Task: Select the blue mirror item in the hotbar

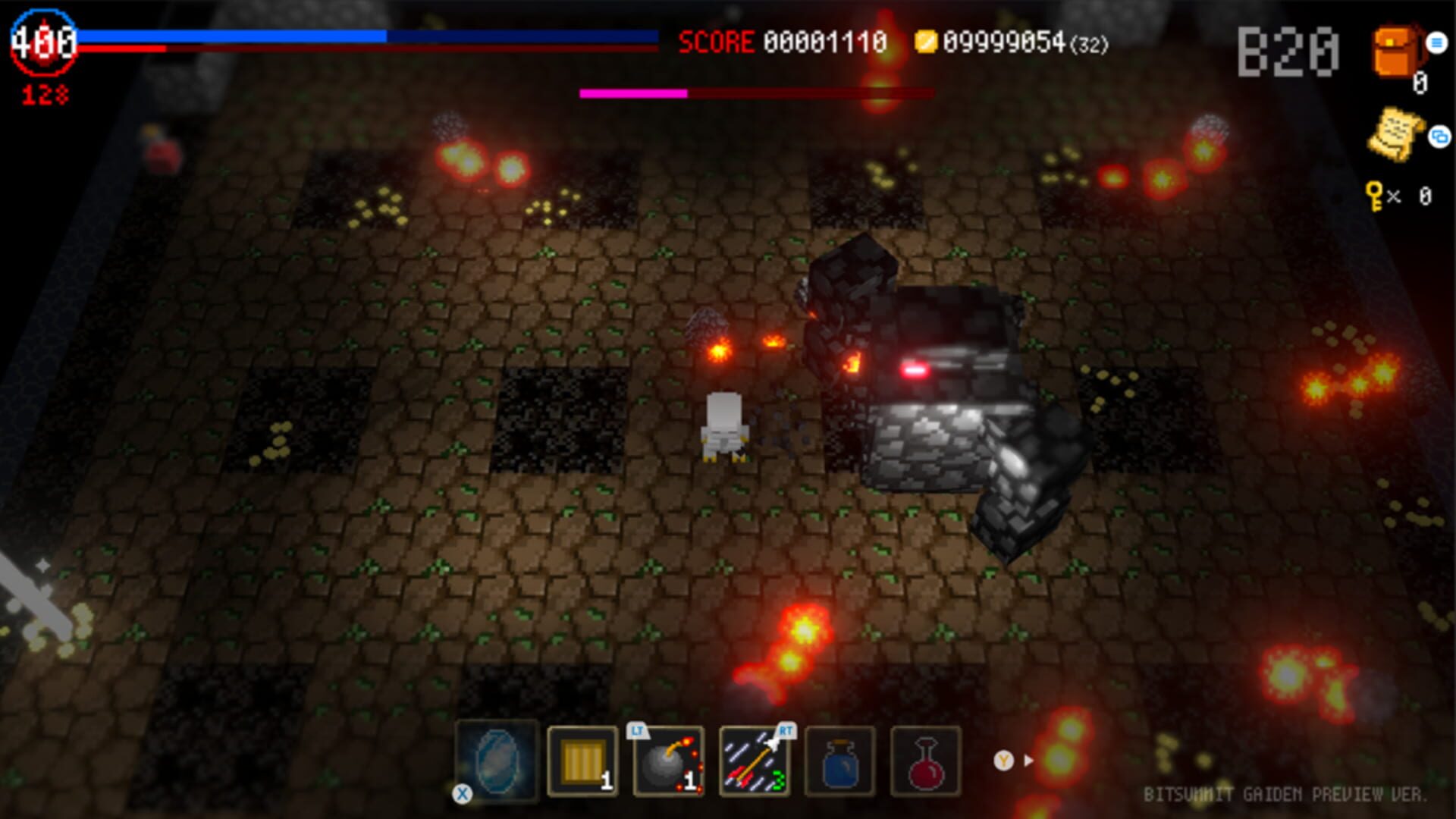Action: point(497,761)
